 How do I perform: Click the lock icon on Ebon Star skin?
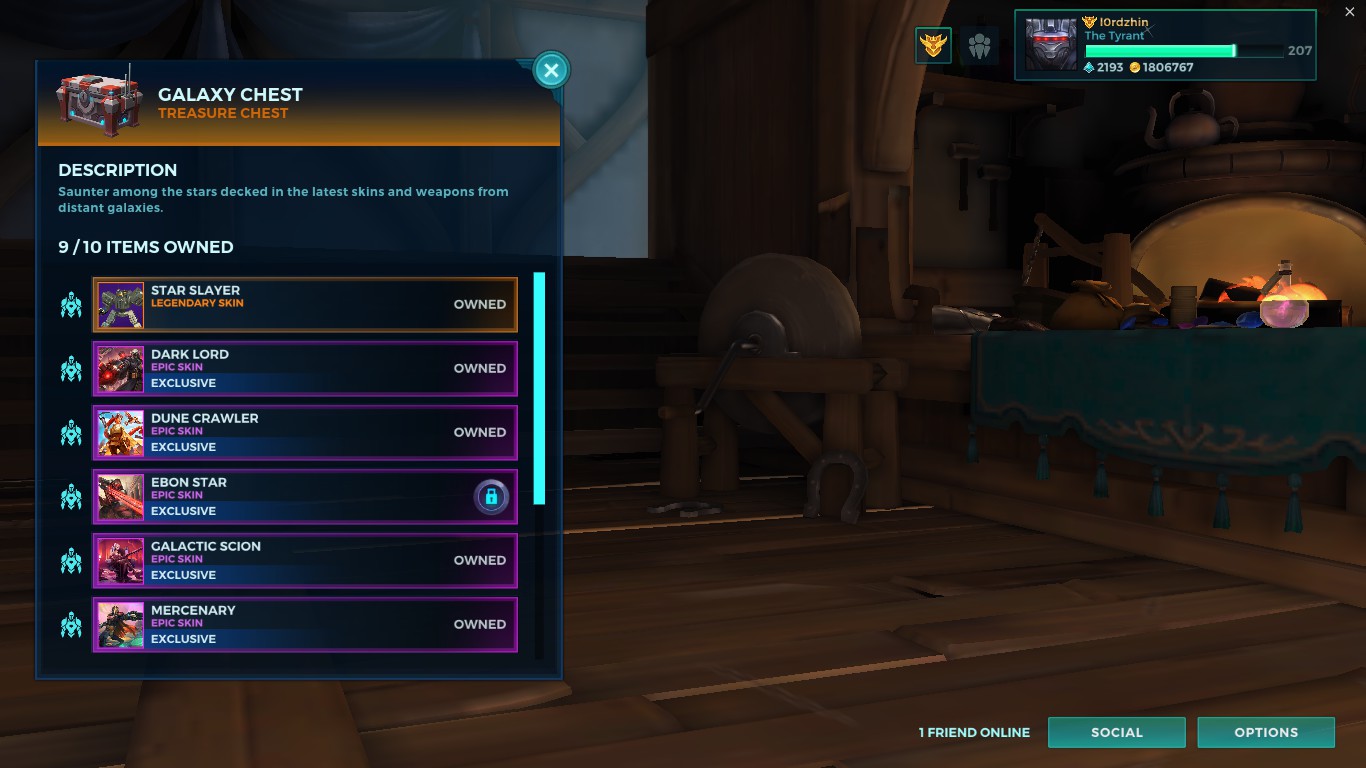490,497
